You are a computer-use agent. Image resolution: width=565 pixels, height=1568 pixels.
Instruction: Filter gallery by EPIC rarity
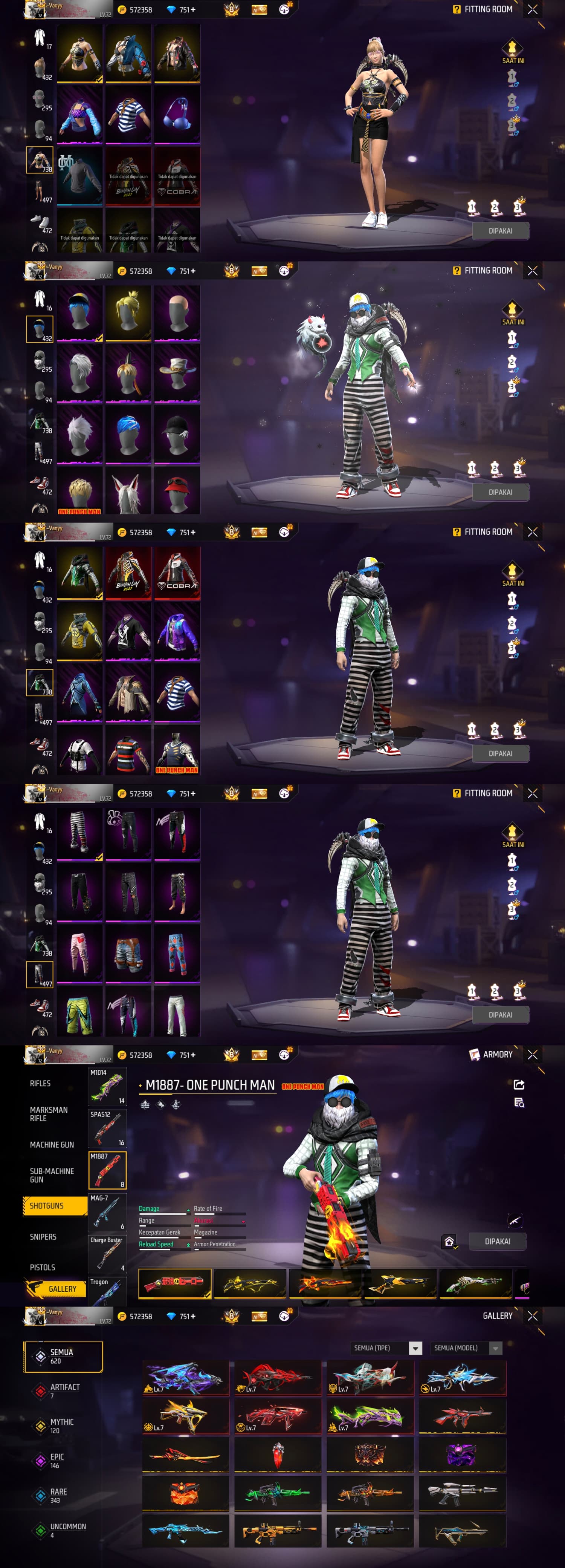pyautogui.click(x=56, y=1460)
